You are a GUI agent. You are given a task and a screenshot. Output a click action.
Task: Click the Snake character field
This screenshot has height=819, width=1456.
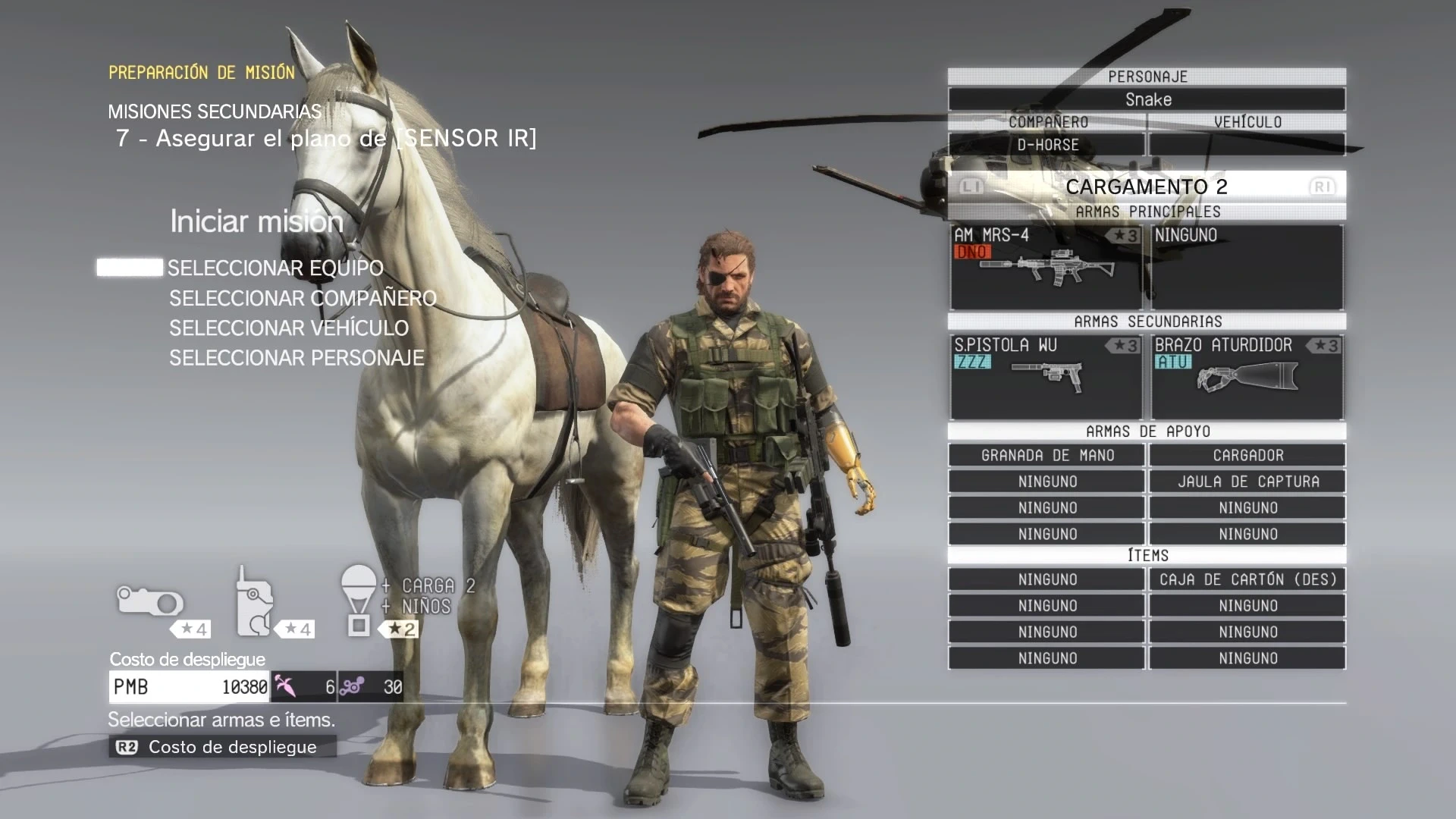[1147, 99]
